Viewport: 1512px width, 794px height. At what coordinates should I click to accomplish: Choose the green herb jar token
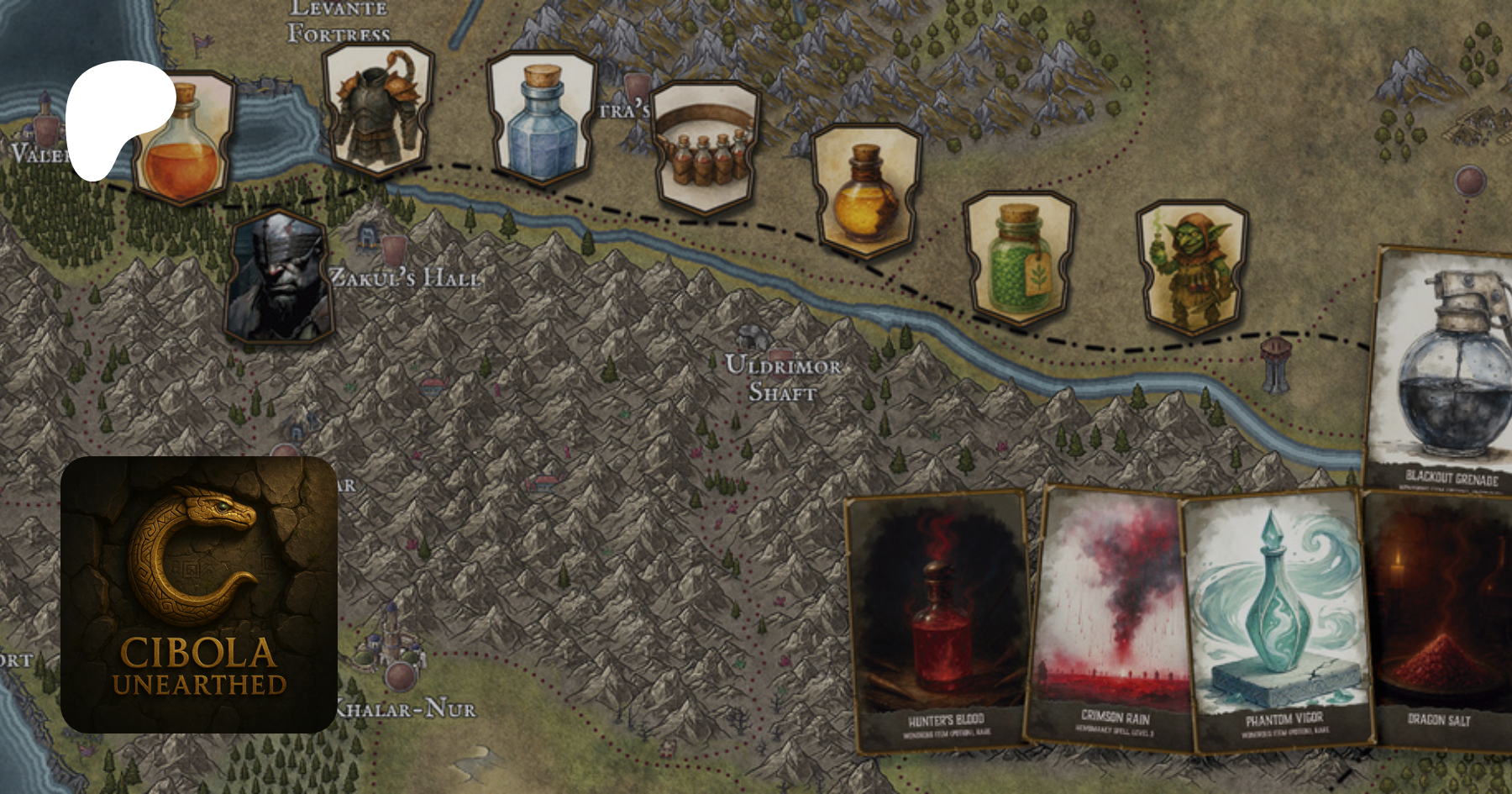point(1019,256)
